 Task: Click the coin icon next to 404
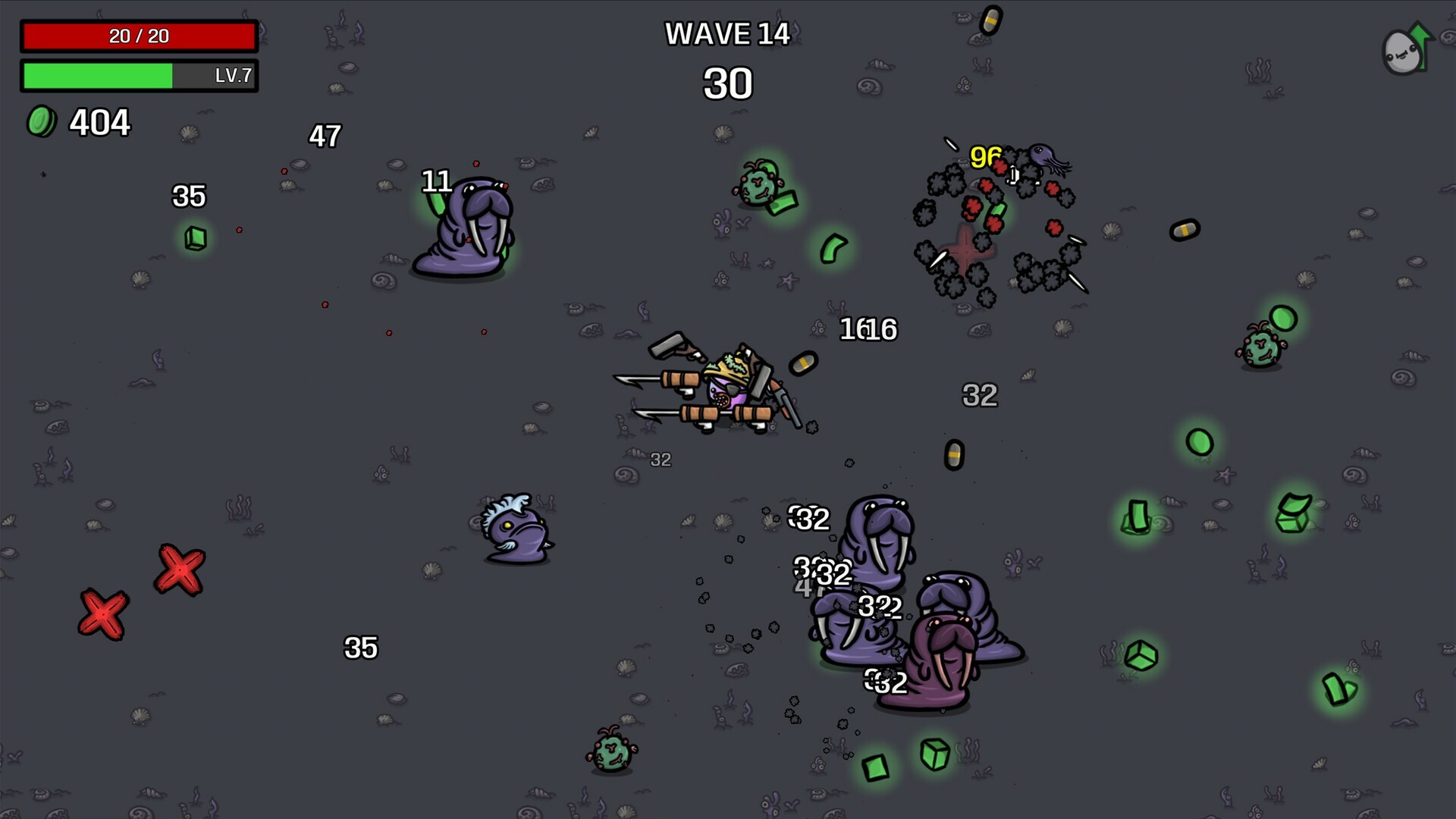pos(42,120)
